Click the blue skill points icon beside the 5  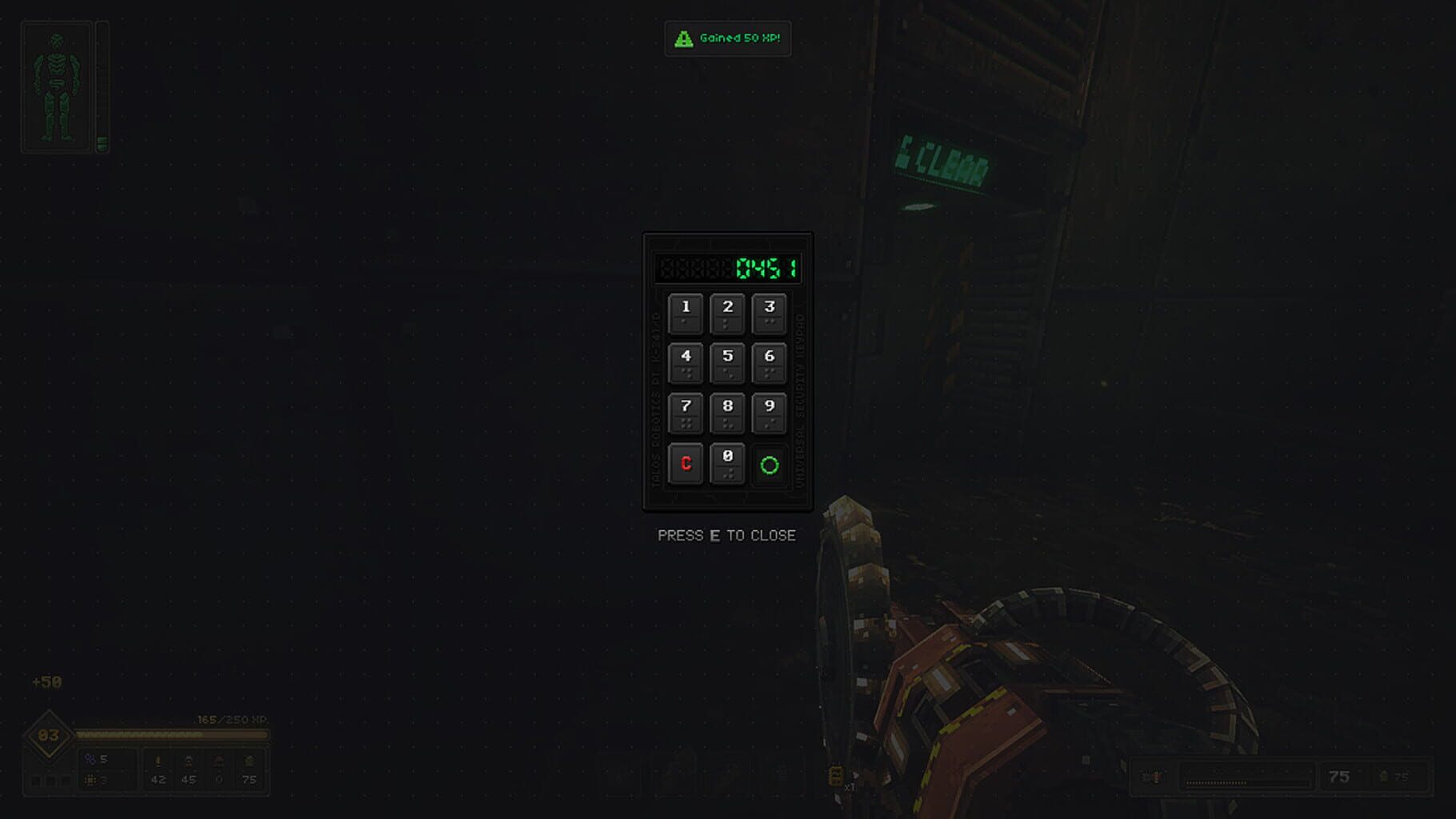90,758
